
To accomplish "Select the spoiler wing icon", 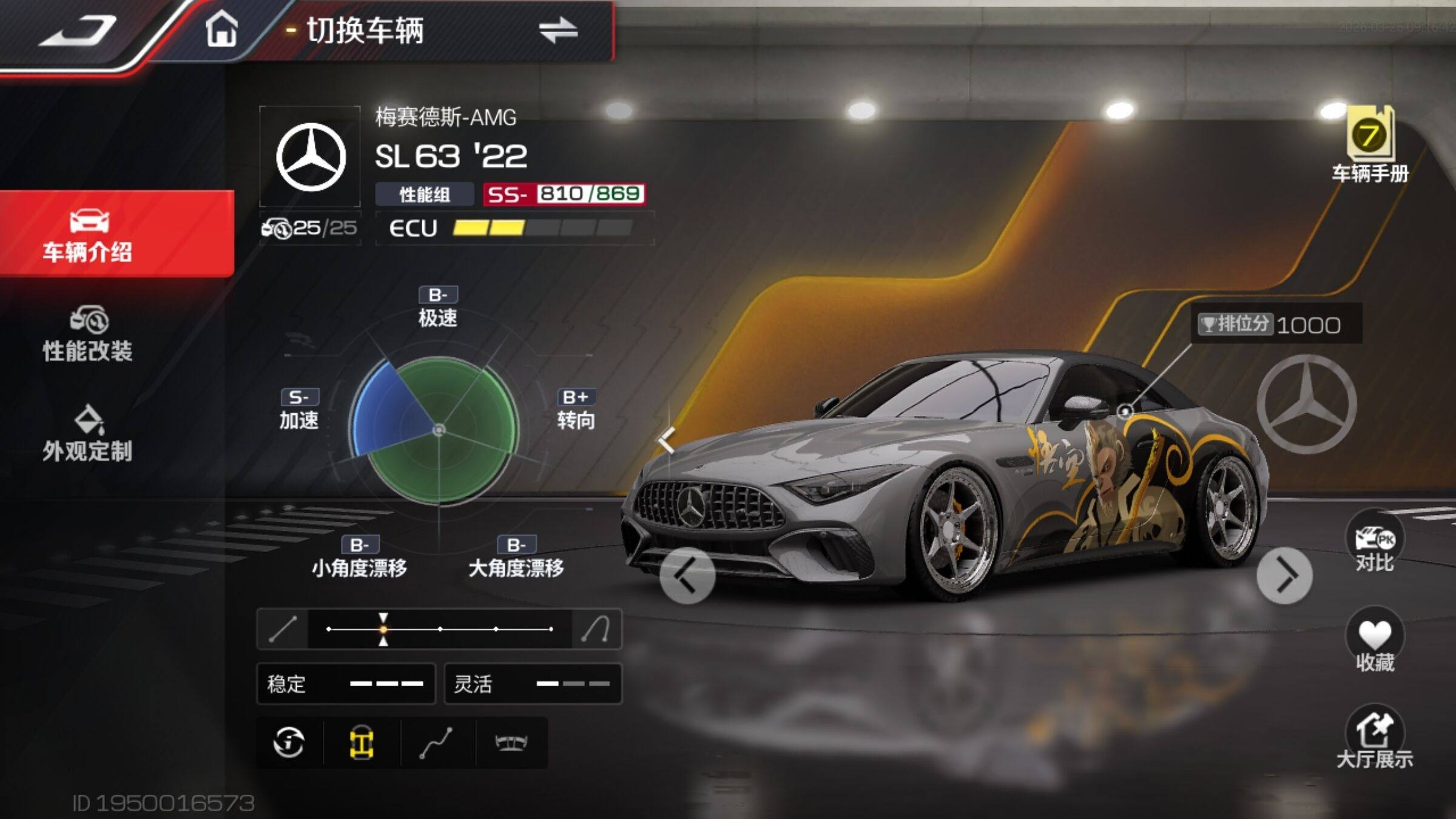I will (x=511, y=743).
